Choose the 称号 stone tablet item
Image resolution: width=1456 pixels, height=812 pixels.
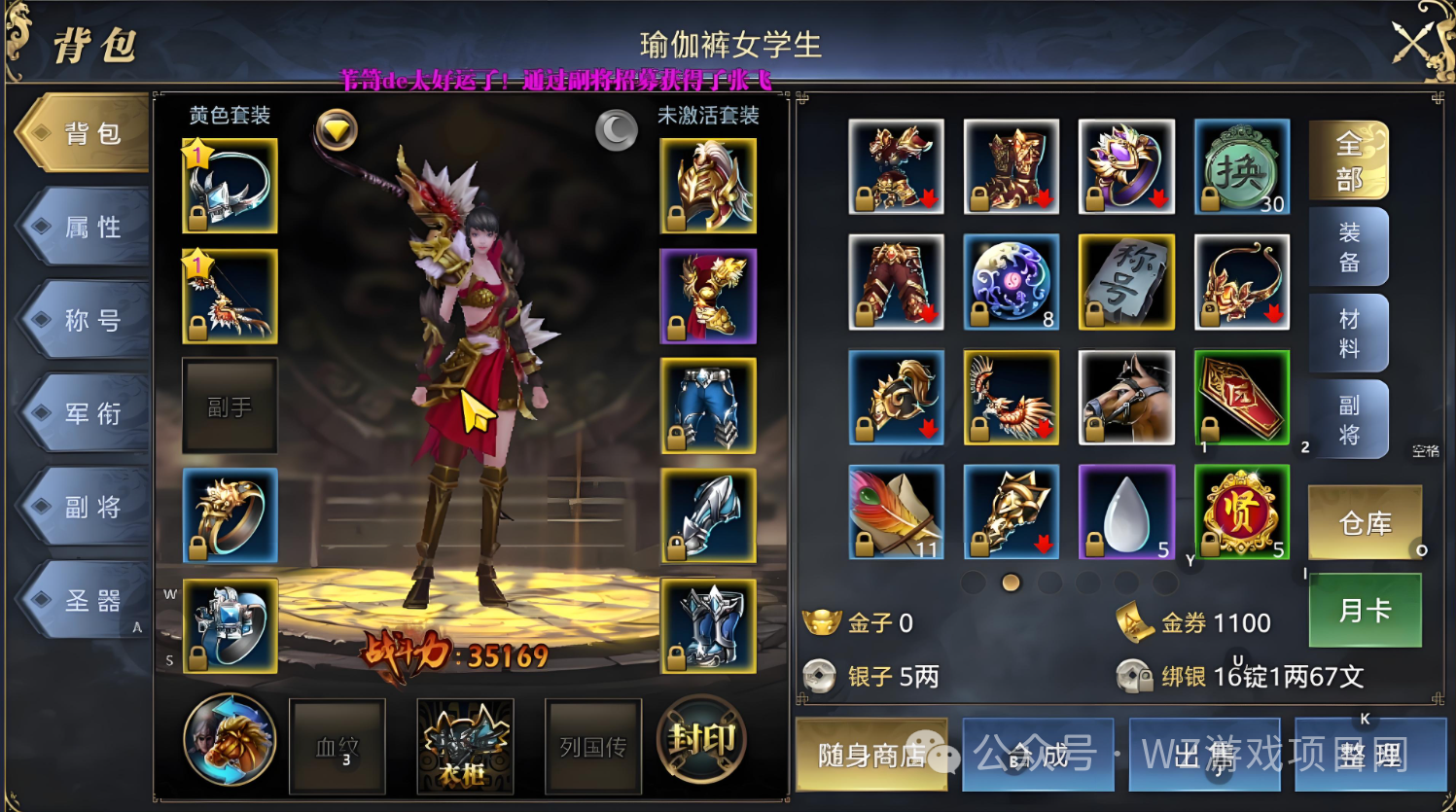[1126, 282]
